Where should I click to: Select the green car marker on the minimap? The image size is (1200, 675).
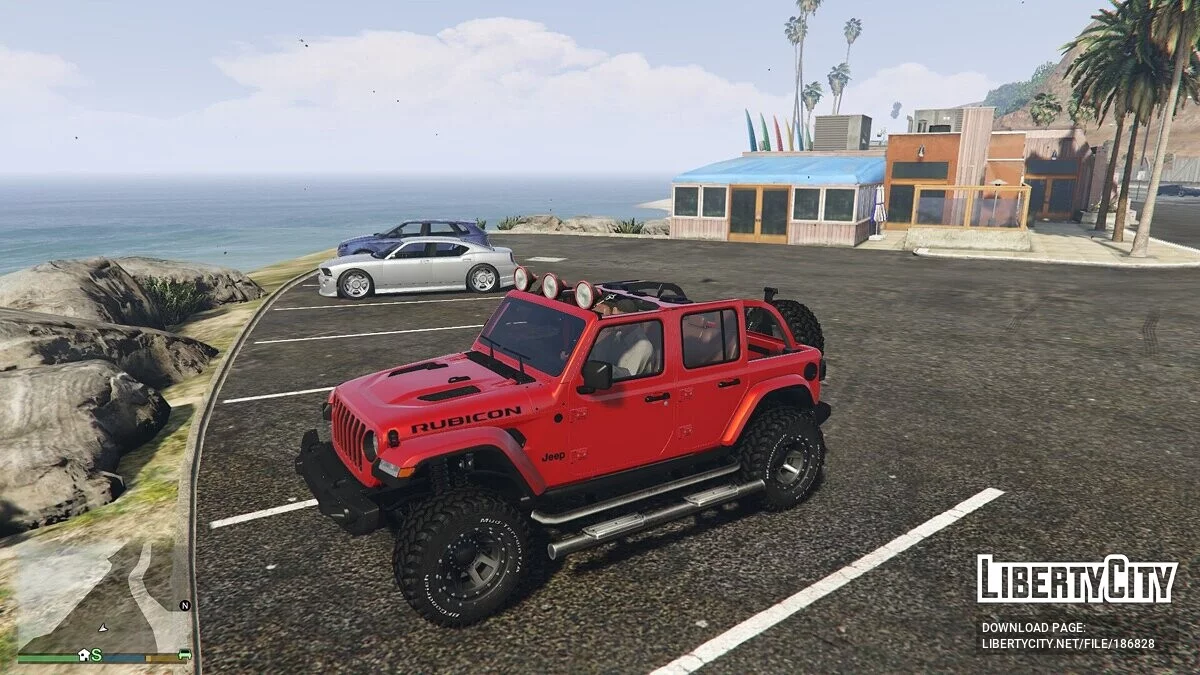coord(184,654)
